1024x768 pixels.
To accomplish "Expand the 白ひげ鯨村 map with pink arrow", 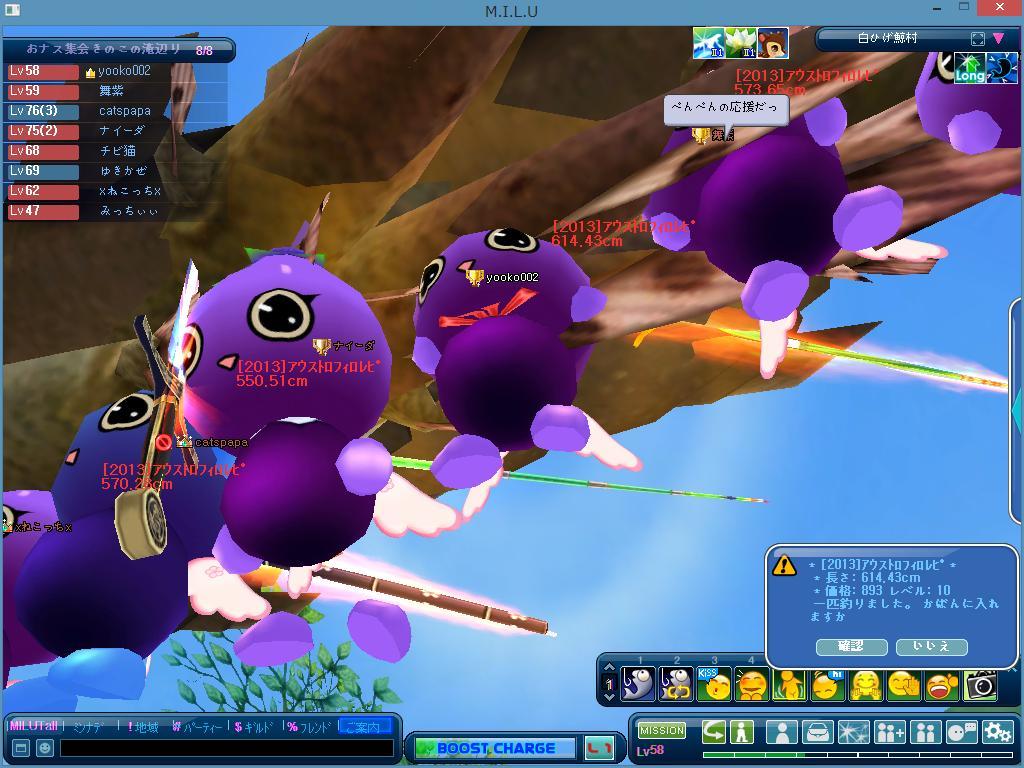I will pyautogui.click(x=998, y=39).
